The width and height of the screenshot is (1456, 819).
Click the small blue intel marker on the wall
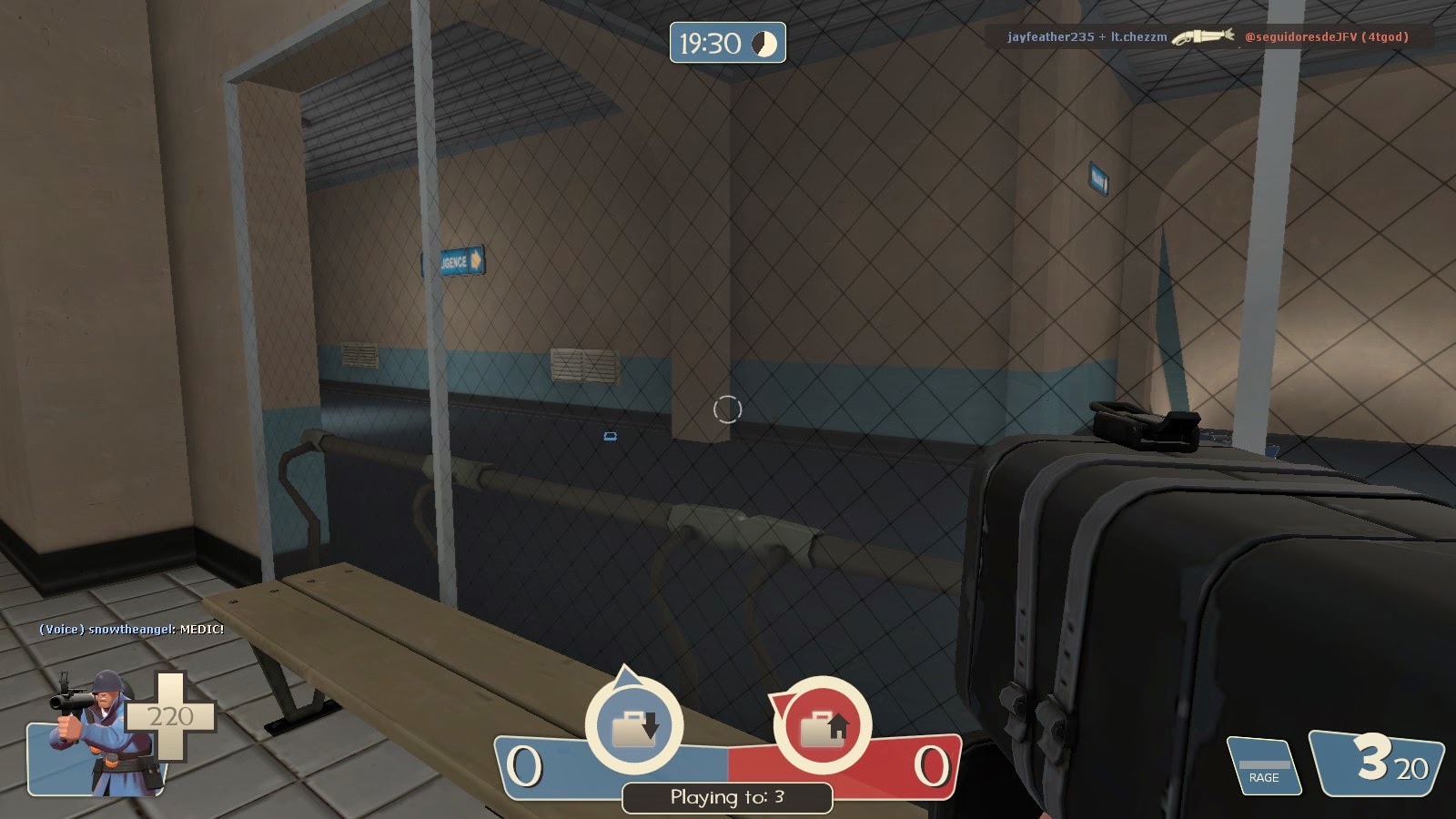pyautogui.click(x=610, y=435)
